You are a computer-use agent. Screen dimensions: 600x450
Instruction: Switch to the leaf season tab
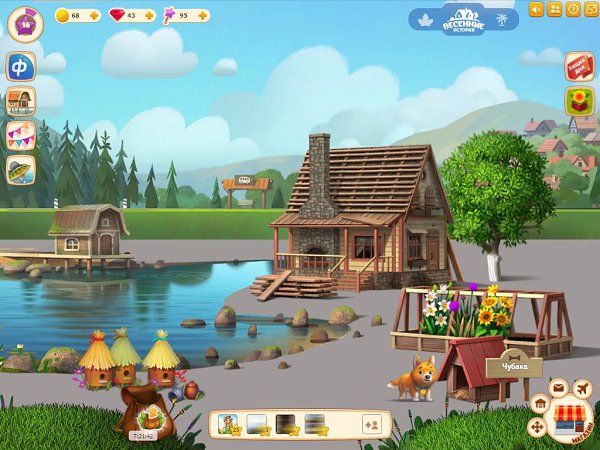click(424, 18)
